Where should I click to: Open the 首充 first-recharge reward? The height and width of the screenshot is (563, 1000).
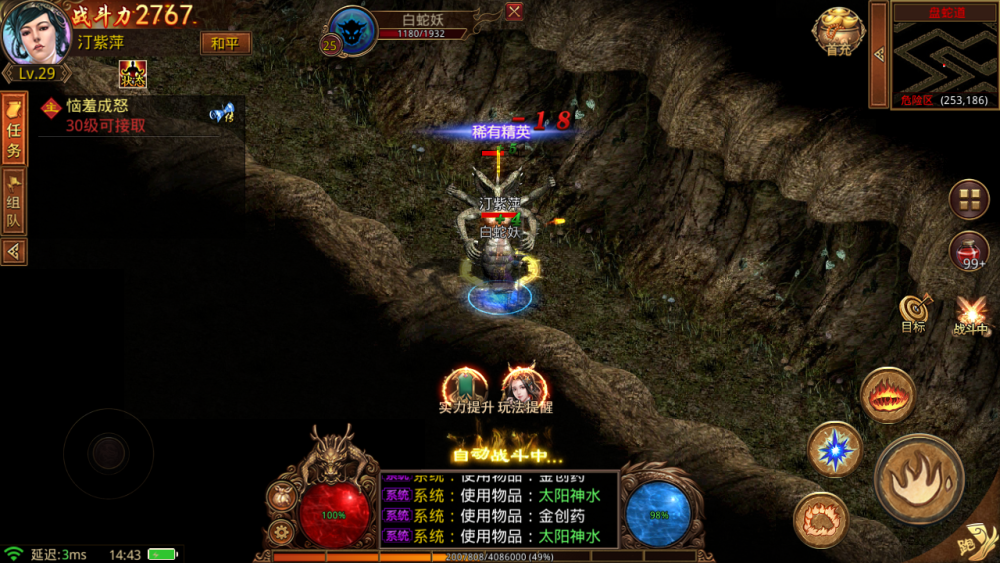[x=837, y=32]
